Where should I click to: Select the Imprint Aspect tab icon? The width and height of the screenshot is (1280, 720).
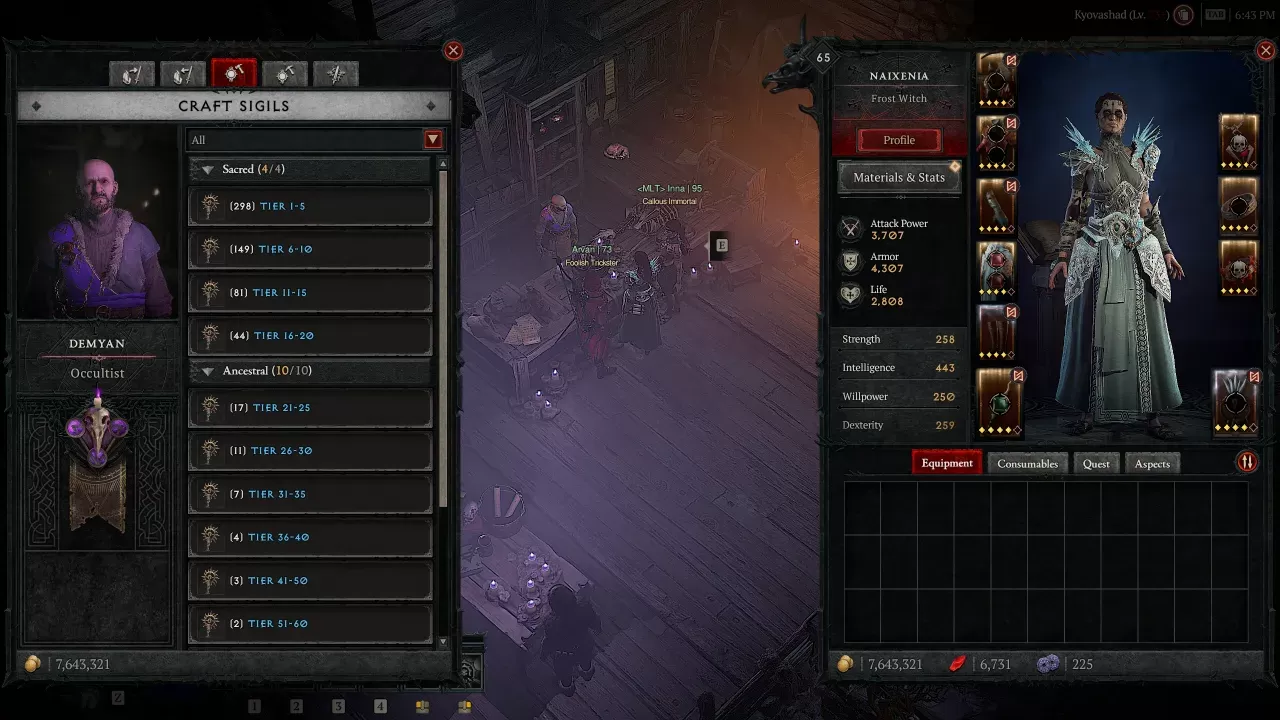pos(183,74)
